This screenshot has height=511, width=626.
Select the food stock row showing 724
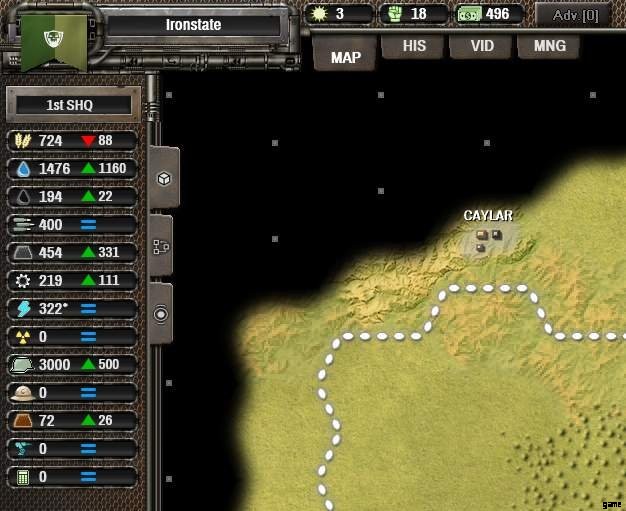click(x=74, y=141)
